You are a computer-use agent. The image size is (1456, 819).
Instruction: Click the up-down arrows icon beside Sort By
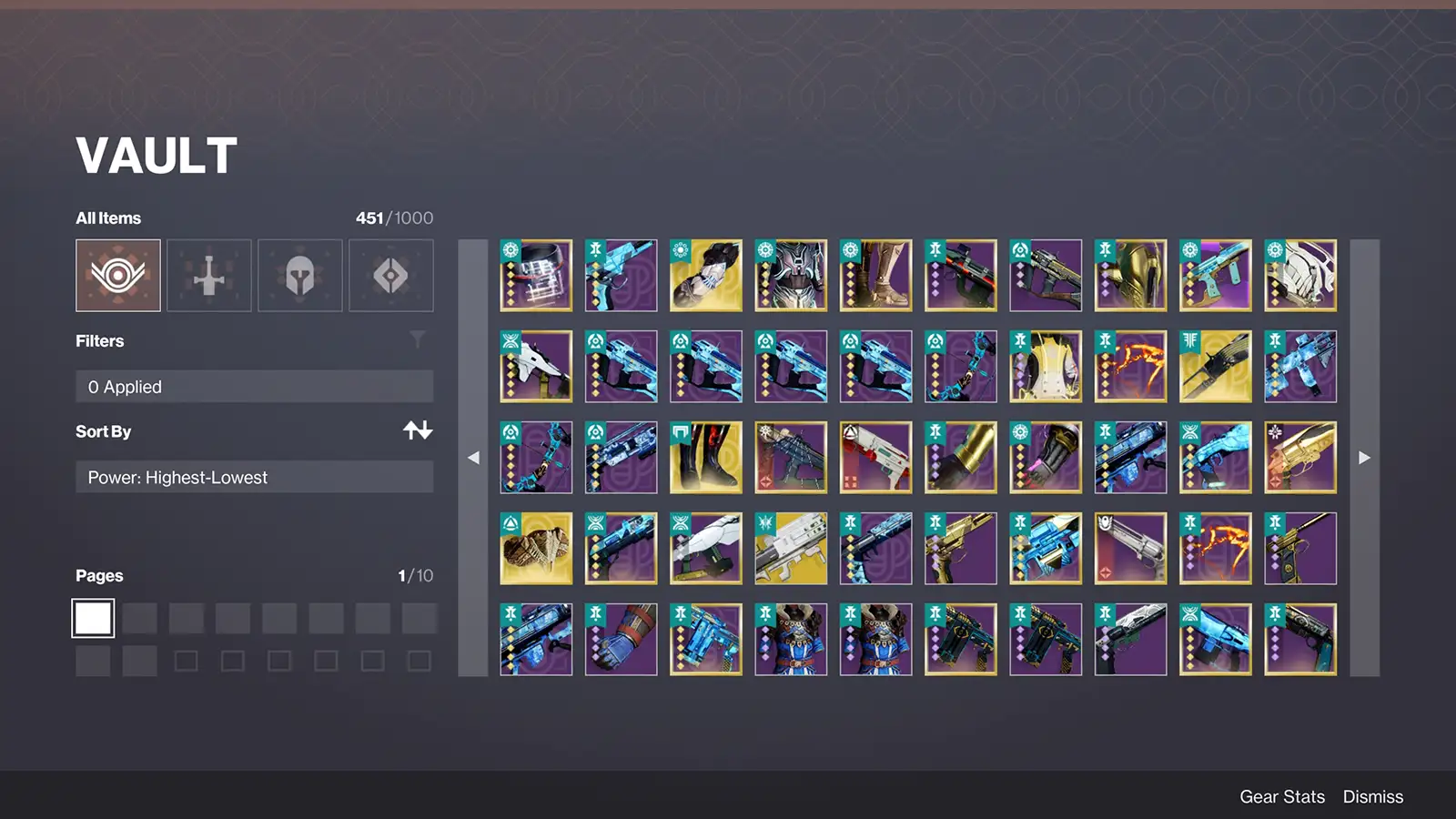[419, 430]
